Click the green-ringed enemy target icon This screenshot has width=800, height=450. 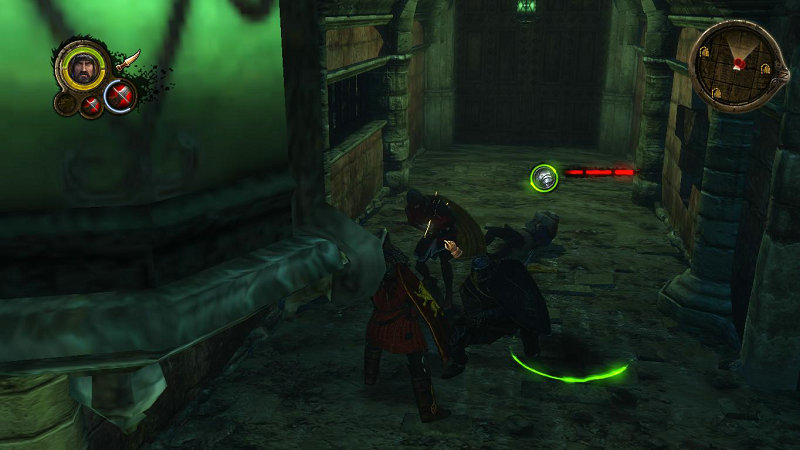pos(544,178)
